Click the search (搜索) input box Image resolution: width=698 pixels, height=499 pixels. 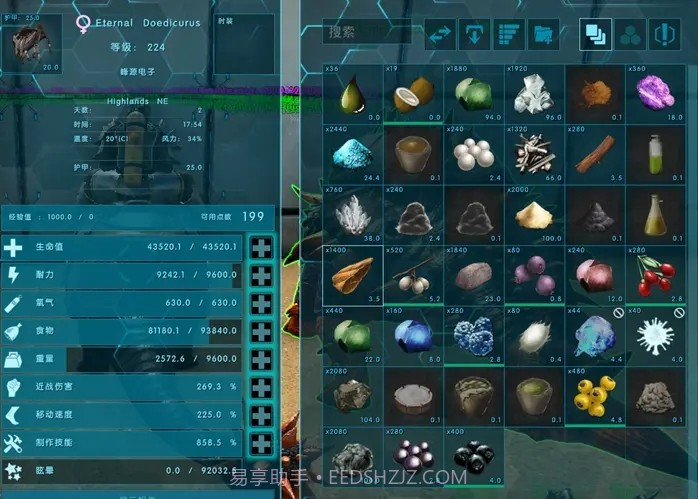[366, 33]
